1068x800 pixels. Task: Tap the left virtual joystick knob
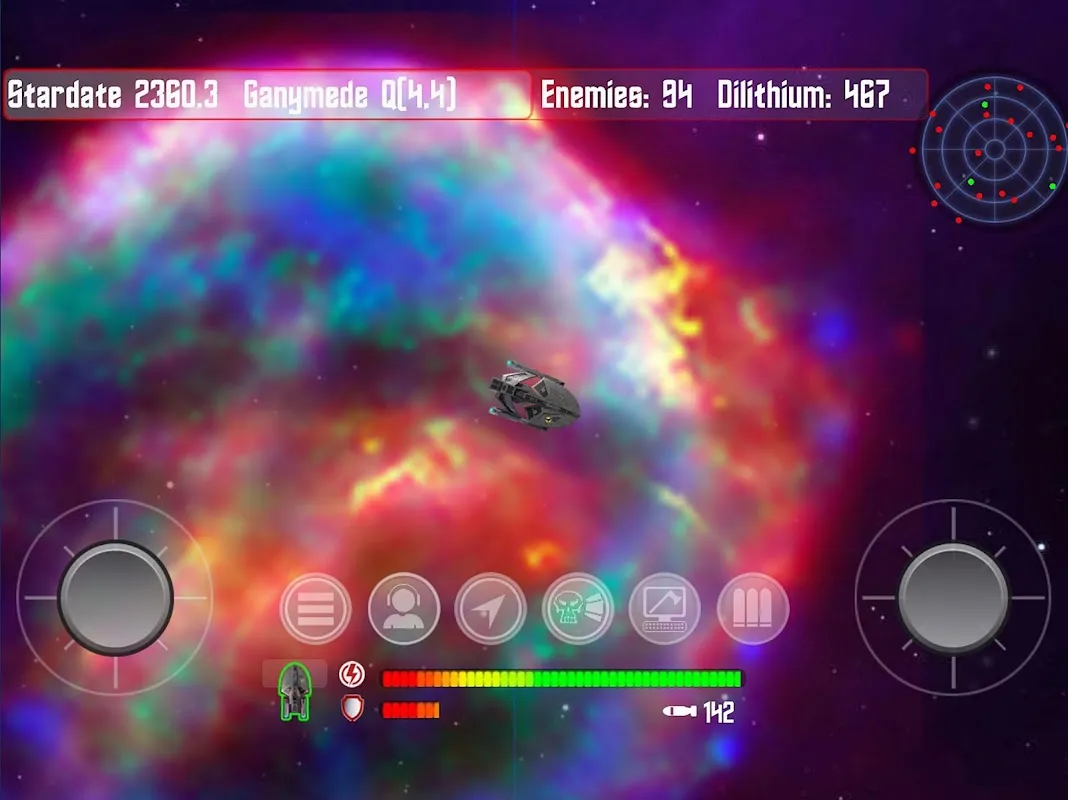[115, 597]
